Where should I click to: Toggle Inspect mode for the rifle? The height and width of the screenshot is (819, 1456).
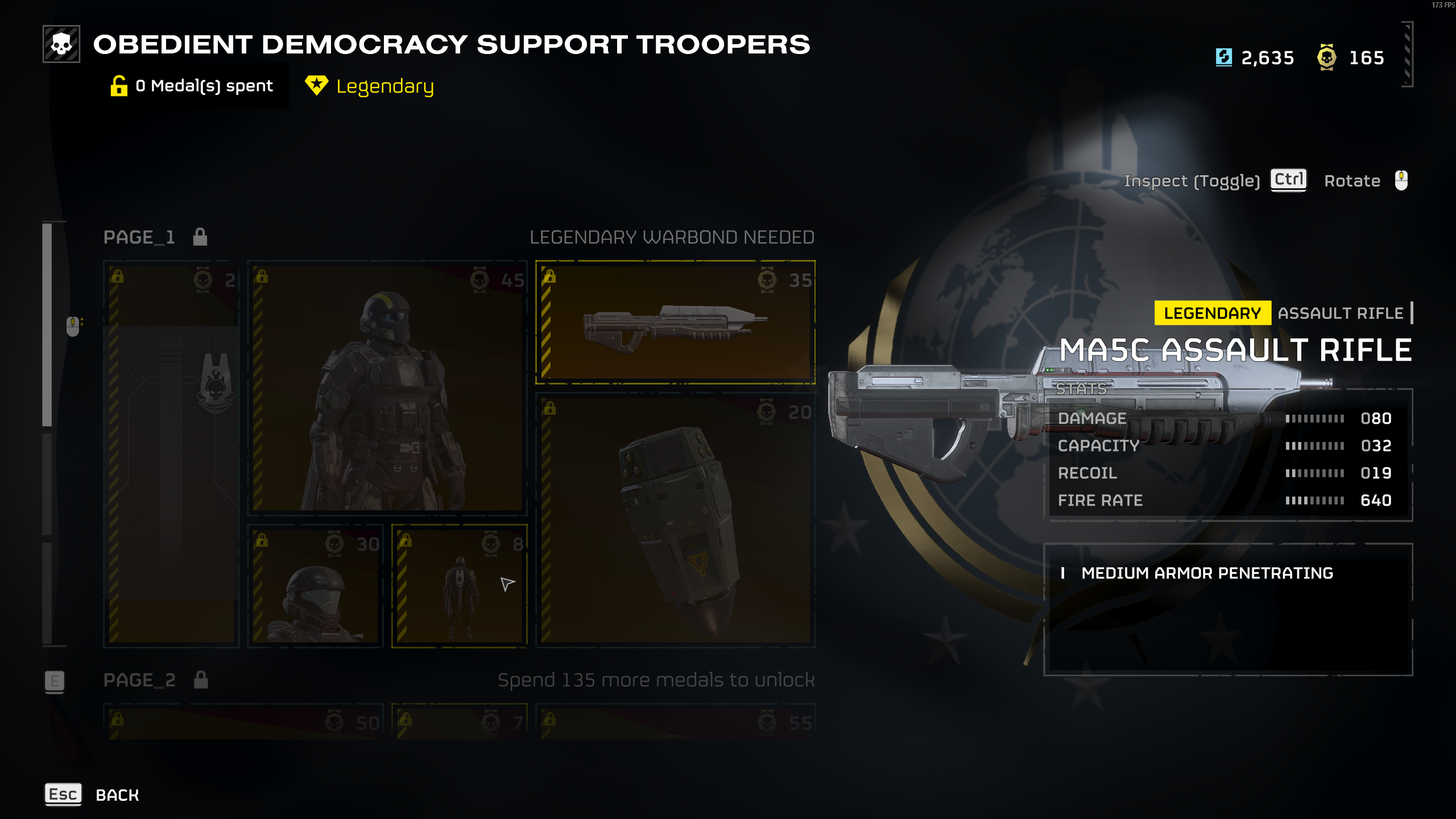pos(1288,180)
